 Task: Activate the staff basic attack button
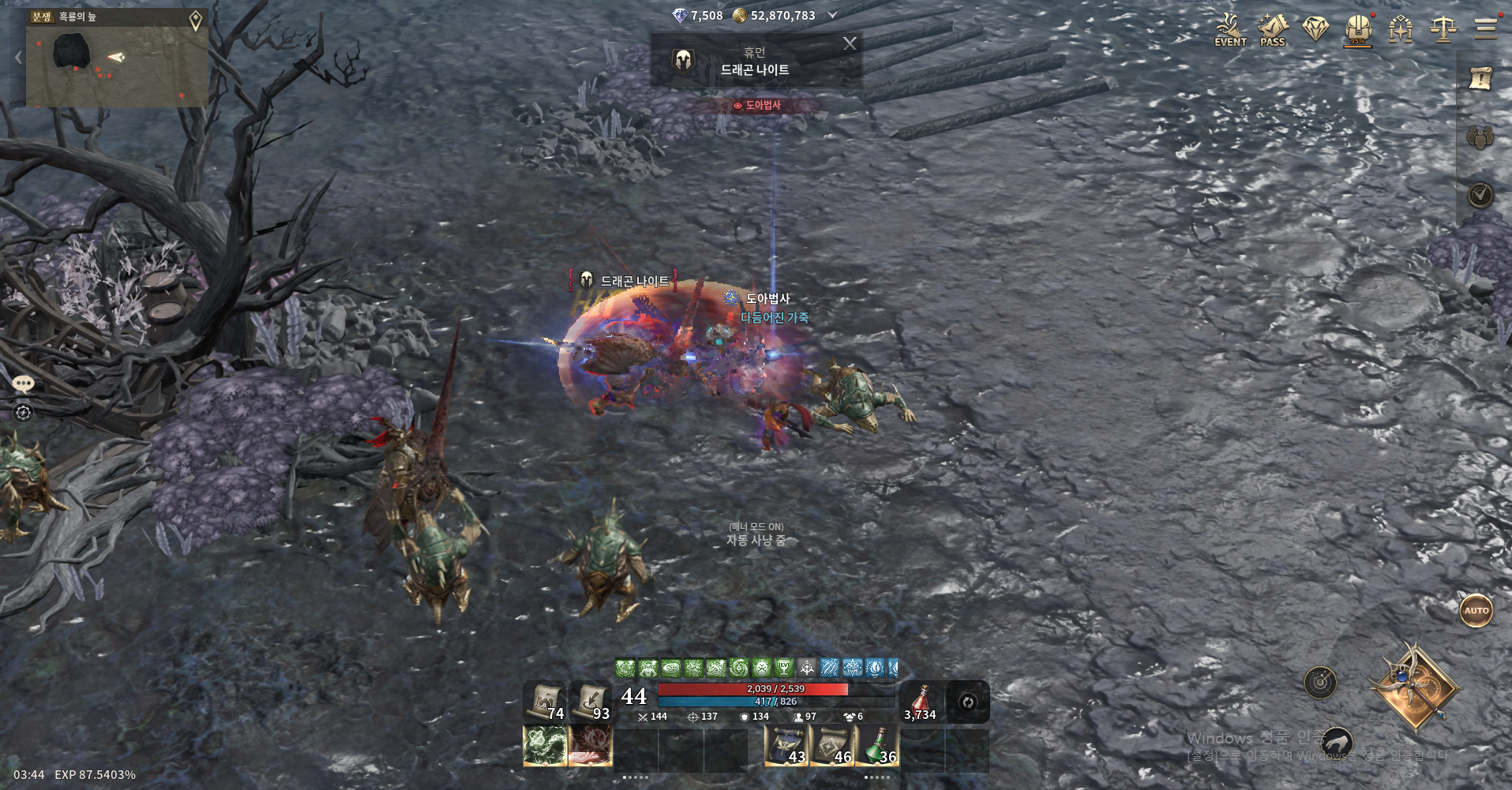pyautogui.click(x=1414, y=687)
